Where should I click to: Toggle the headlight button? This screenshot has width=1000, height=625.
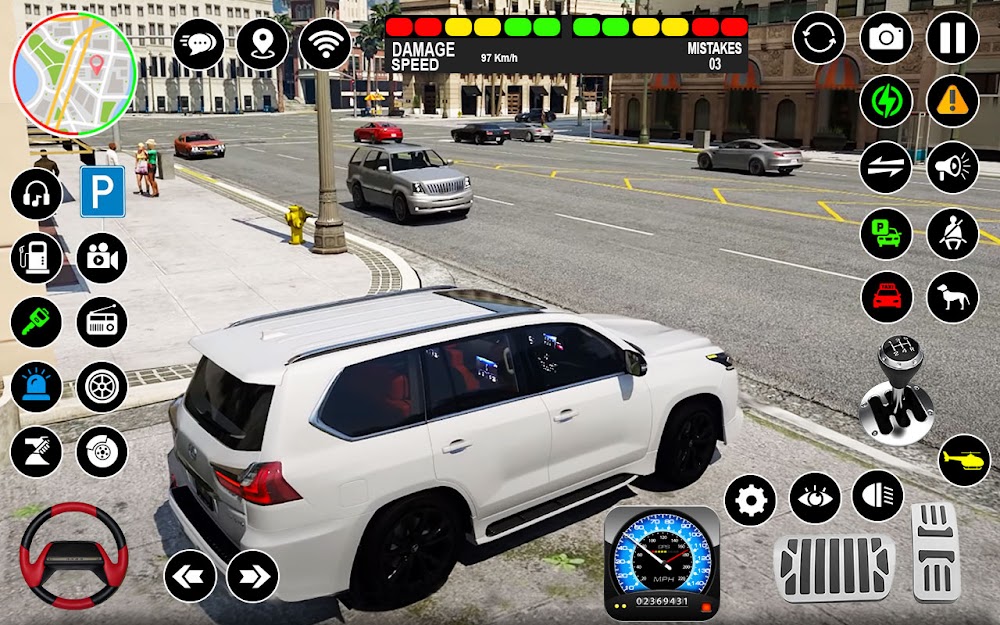[x=878, y=497]
